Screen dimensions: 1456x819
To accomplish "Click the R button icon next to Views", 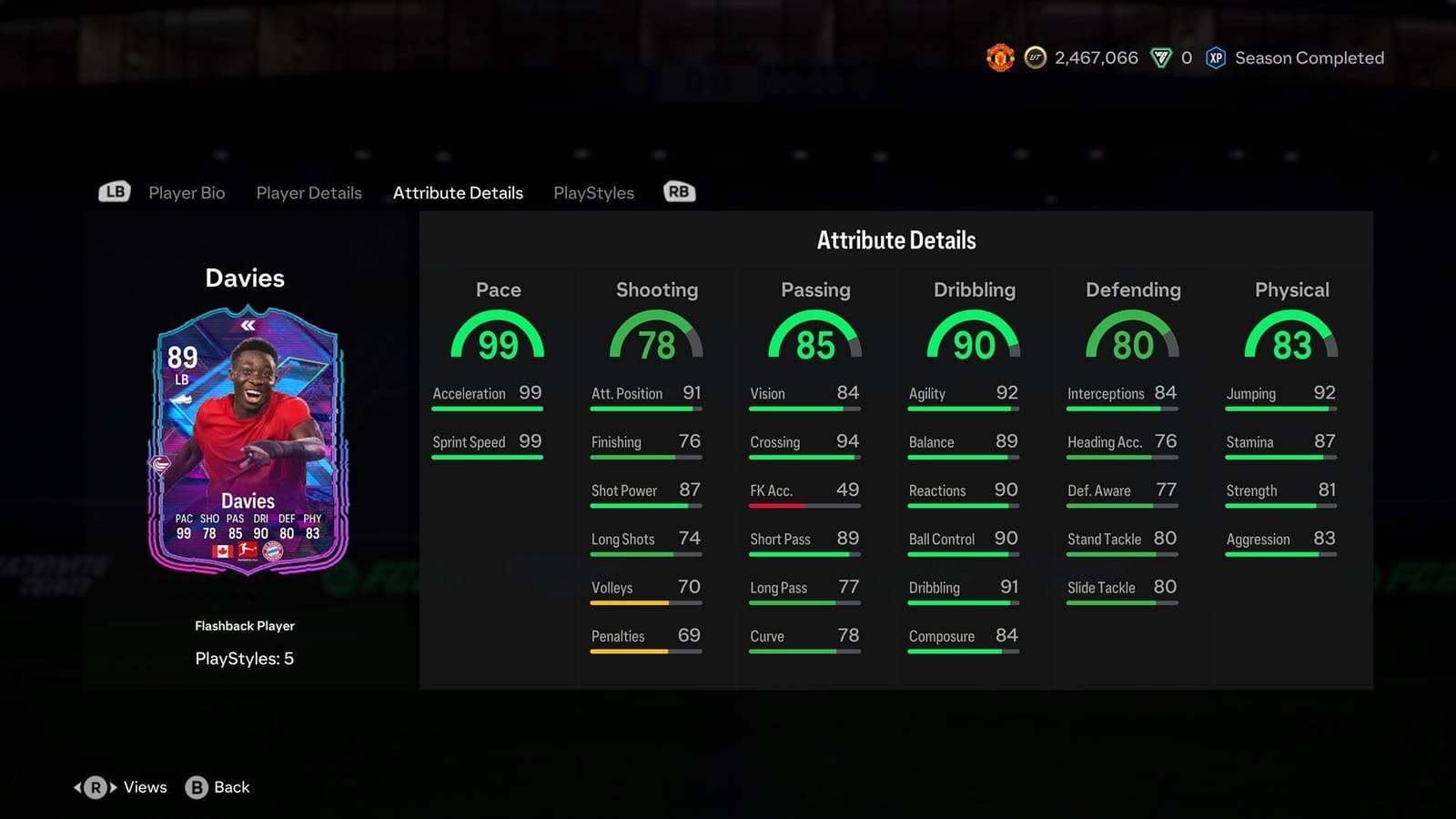I will click(x=96, y=787).
